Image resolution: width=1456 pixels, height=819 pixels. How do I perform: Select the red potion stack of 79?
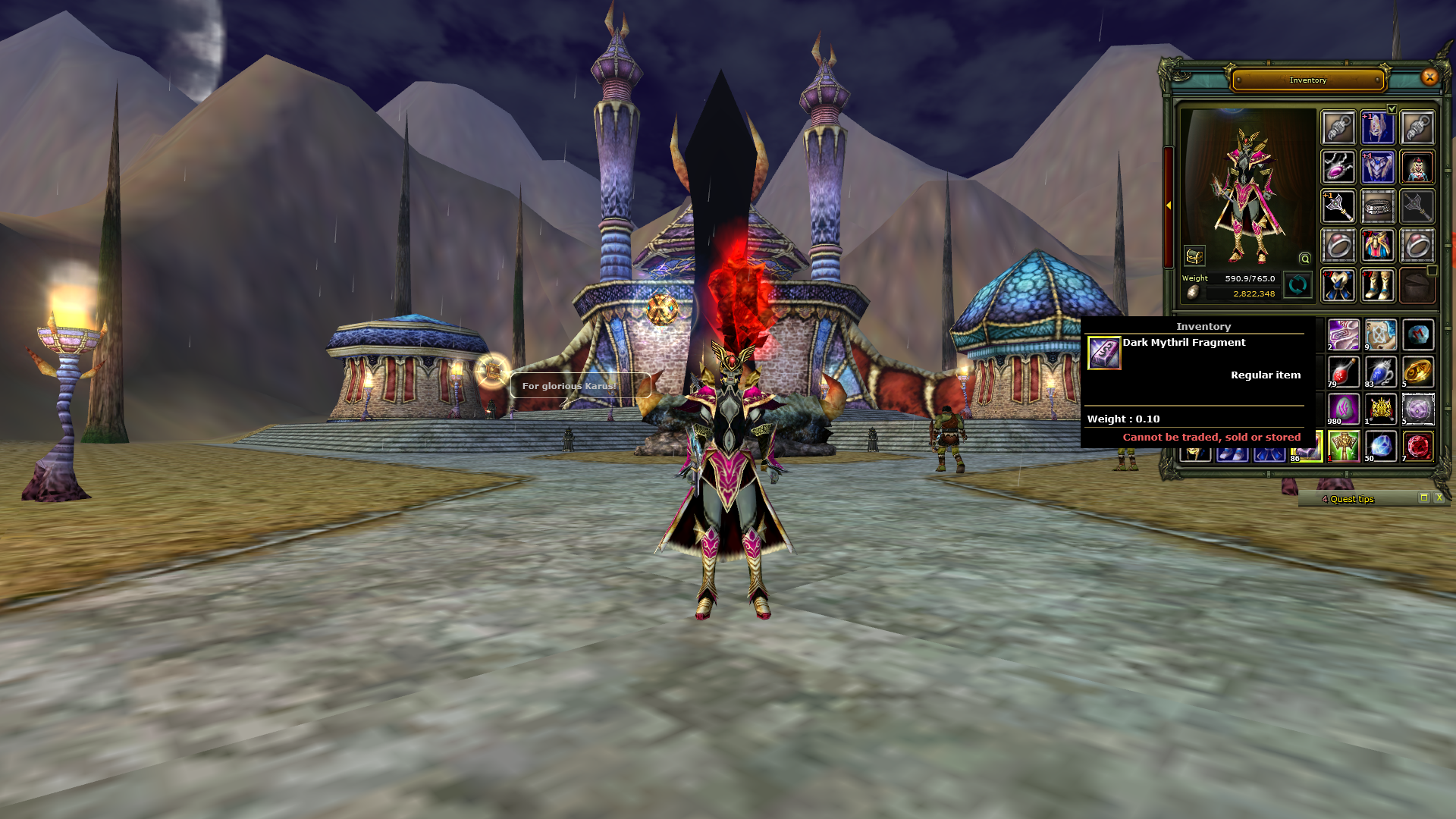1344,372
